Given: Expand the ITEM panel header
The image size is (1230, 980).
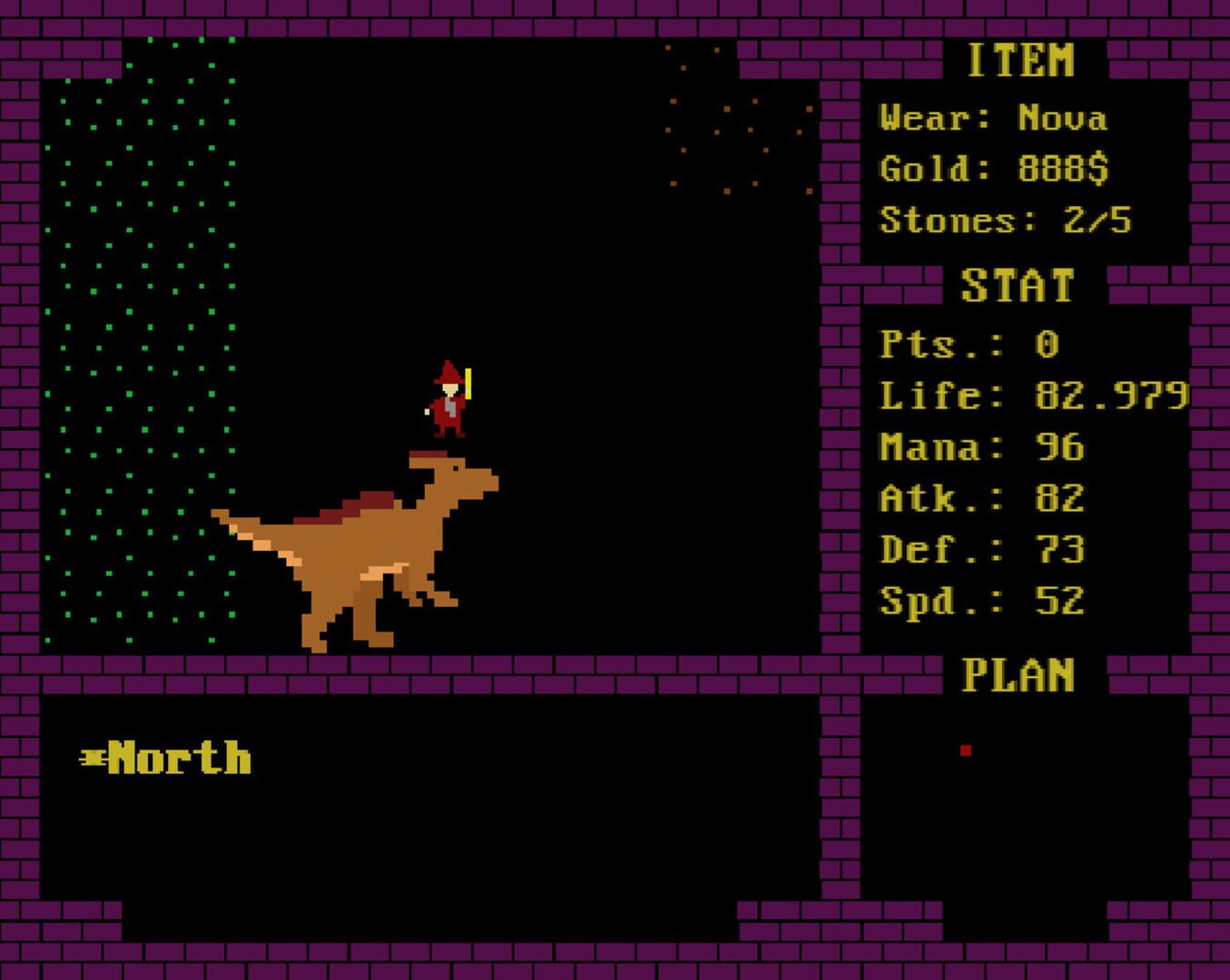Looking at the screenshot, I should click(x=1021, y=59).
